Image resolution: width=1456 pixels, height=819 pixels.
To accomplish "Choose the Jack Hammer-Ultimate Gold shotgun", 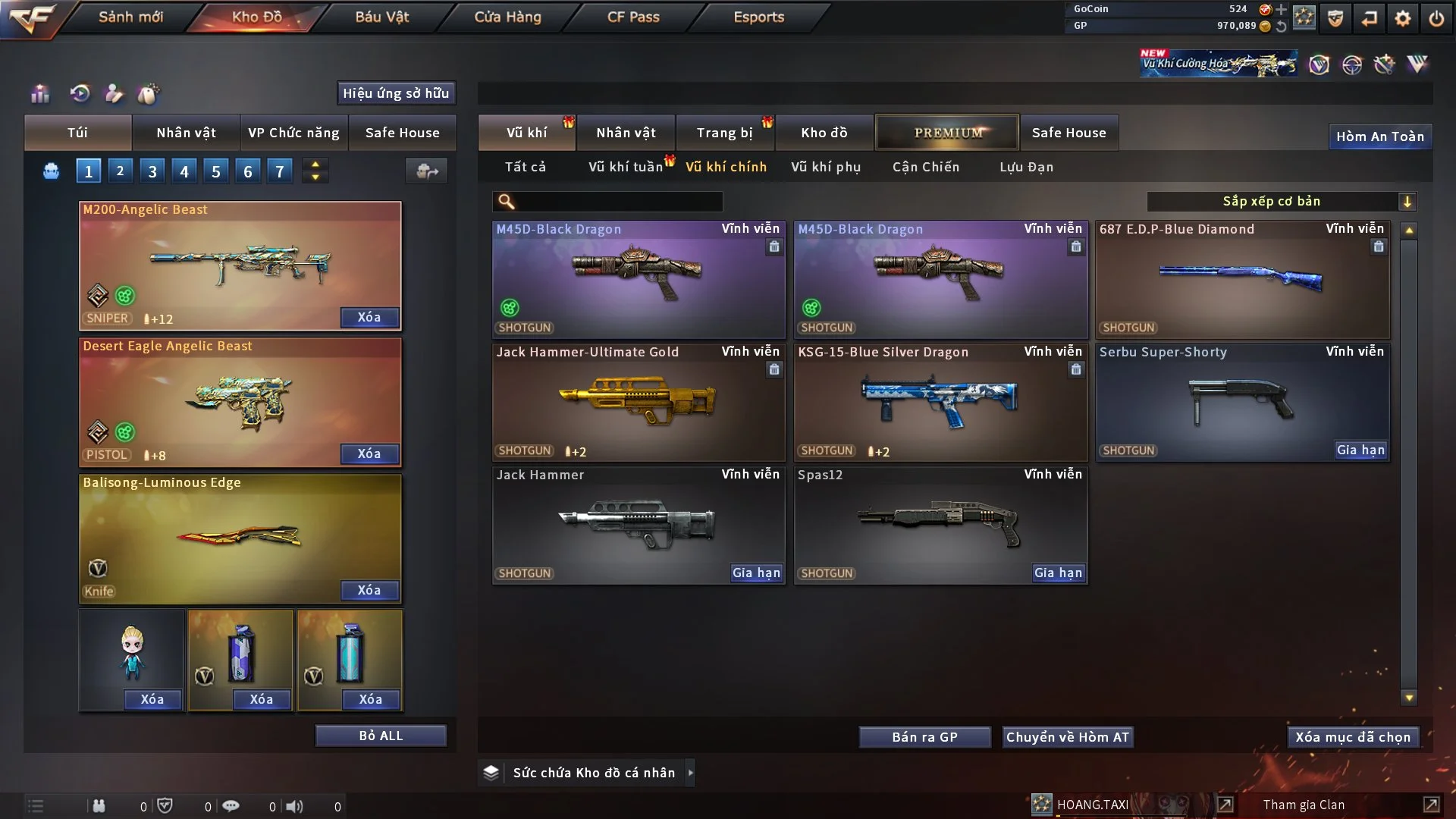I will (638, 402).
